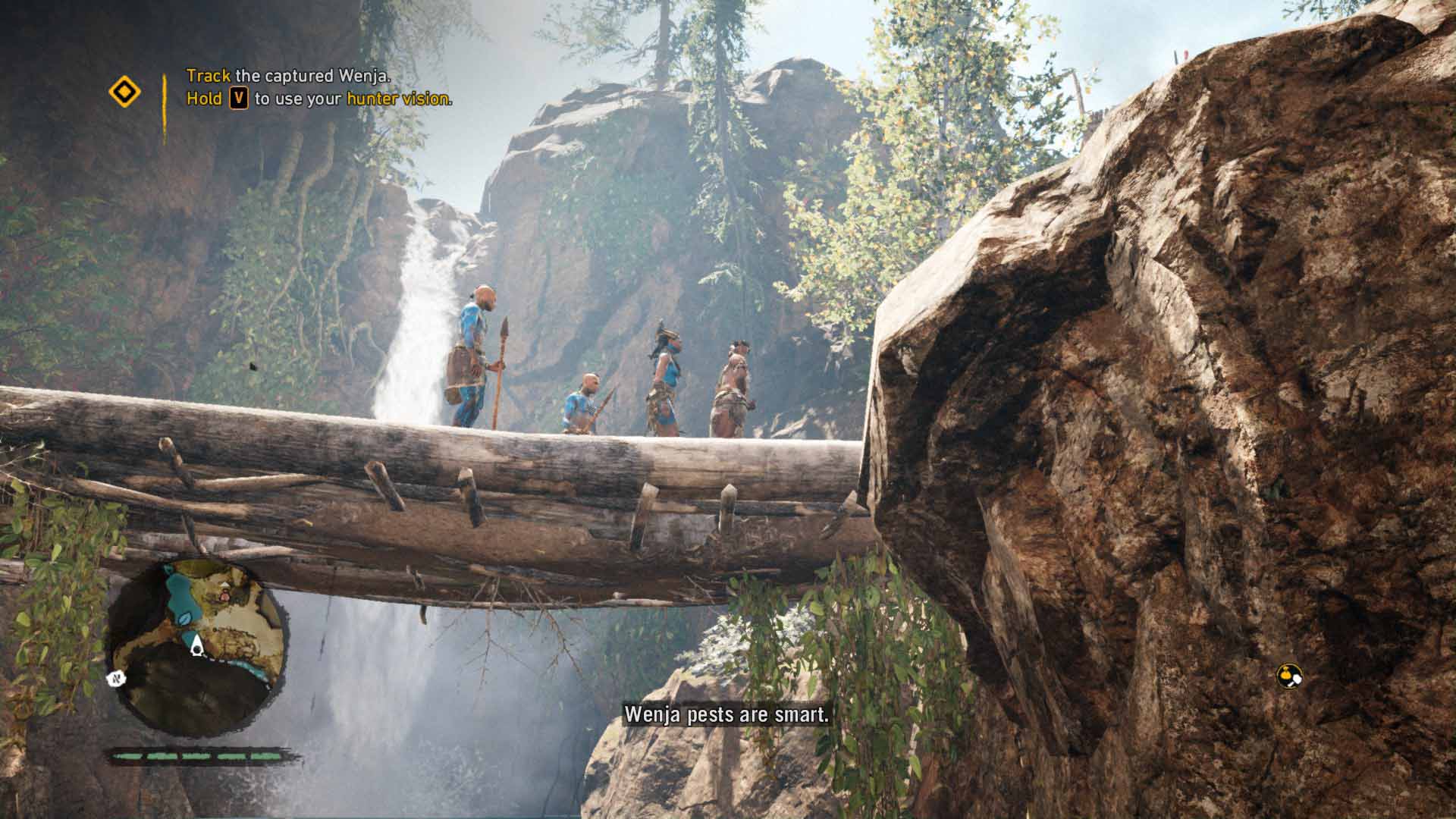Click the yellow pouch and club icon
Viewport: 1456px width, 819px height.
[1288, 675]
